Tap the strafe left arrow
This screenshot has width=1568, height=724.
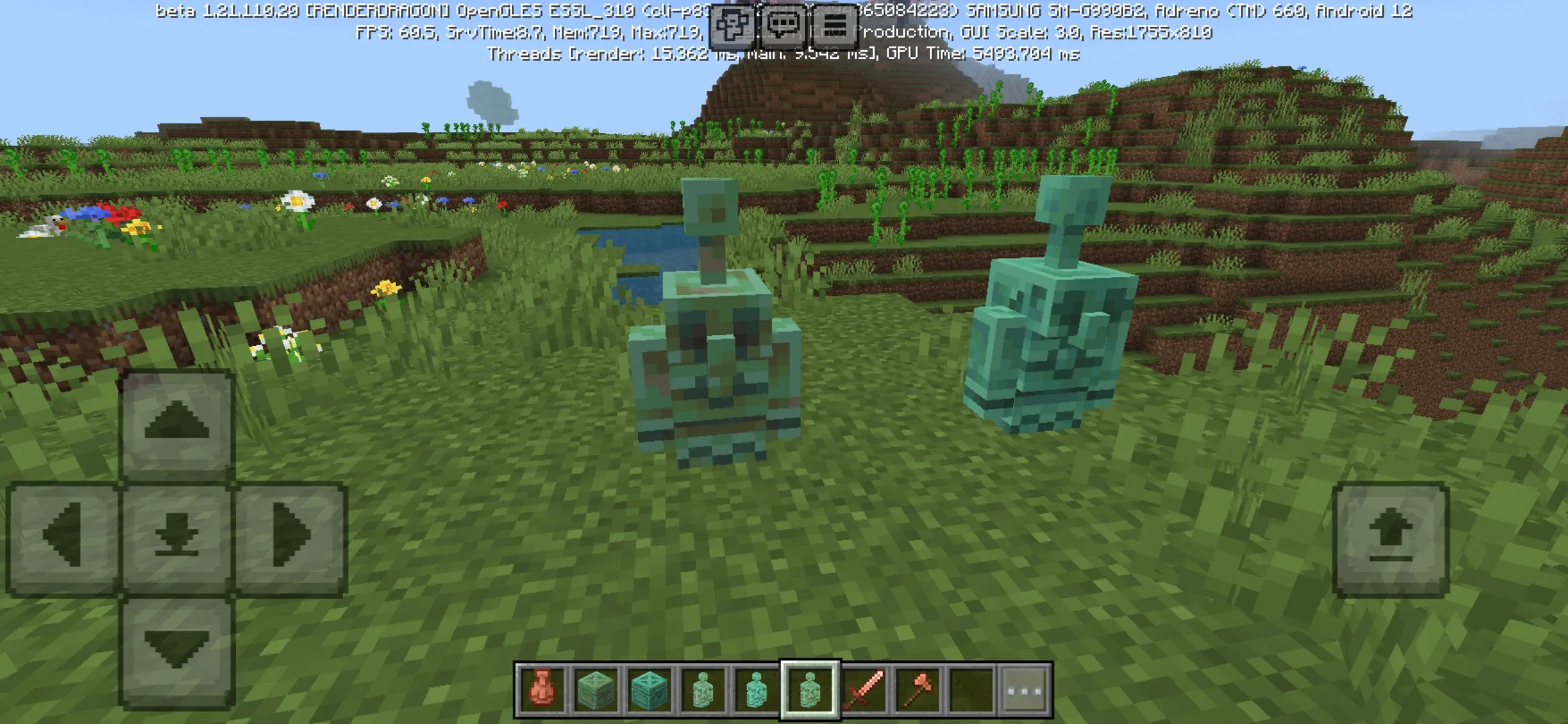(63, 537)
